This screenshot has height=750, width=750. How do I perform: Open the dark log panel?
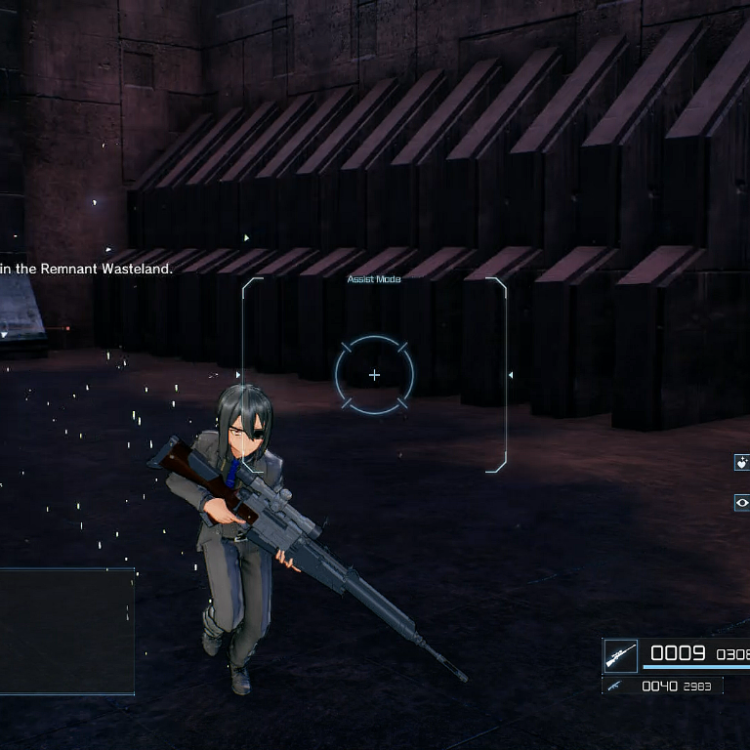tap(66, 631)
